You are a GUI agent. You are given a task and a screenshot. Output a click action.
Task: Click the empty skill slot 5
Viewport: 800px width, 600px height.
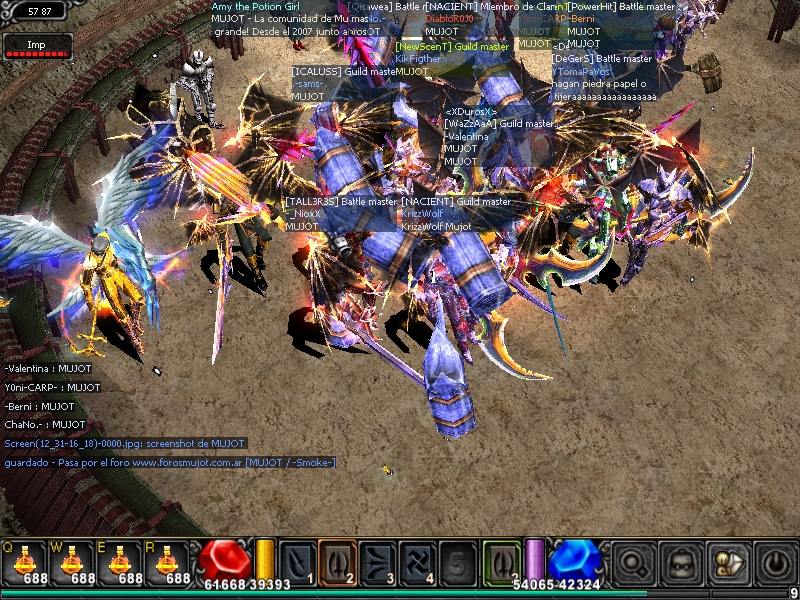457,561
